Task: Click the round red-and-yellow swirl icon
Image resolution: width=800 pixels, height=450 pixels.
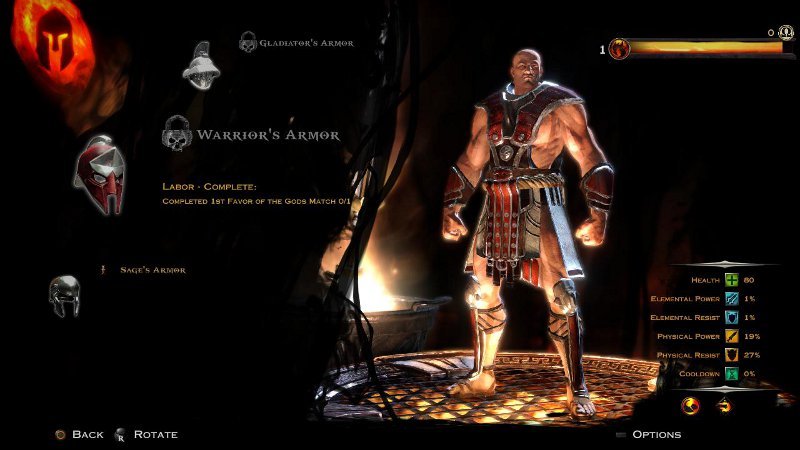Action: [x=689, y=406]
